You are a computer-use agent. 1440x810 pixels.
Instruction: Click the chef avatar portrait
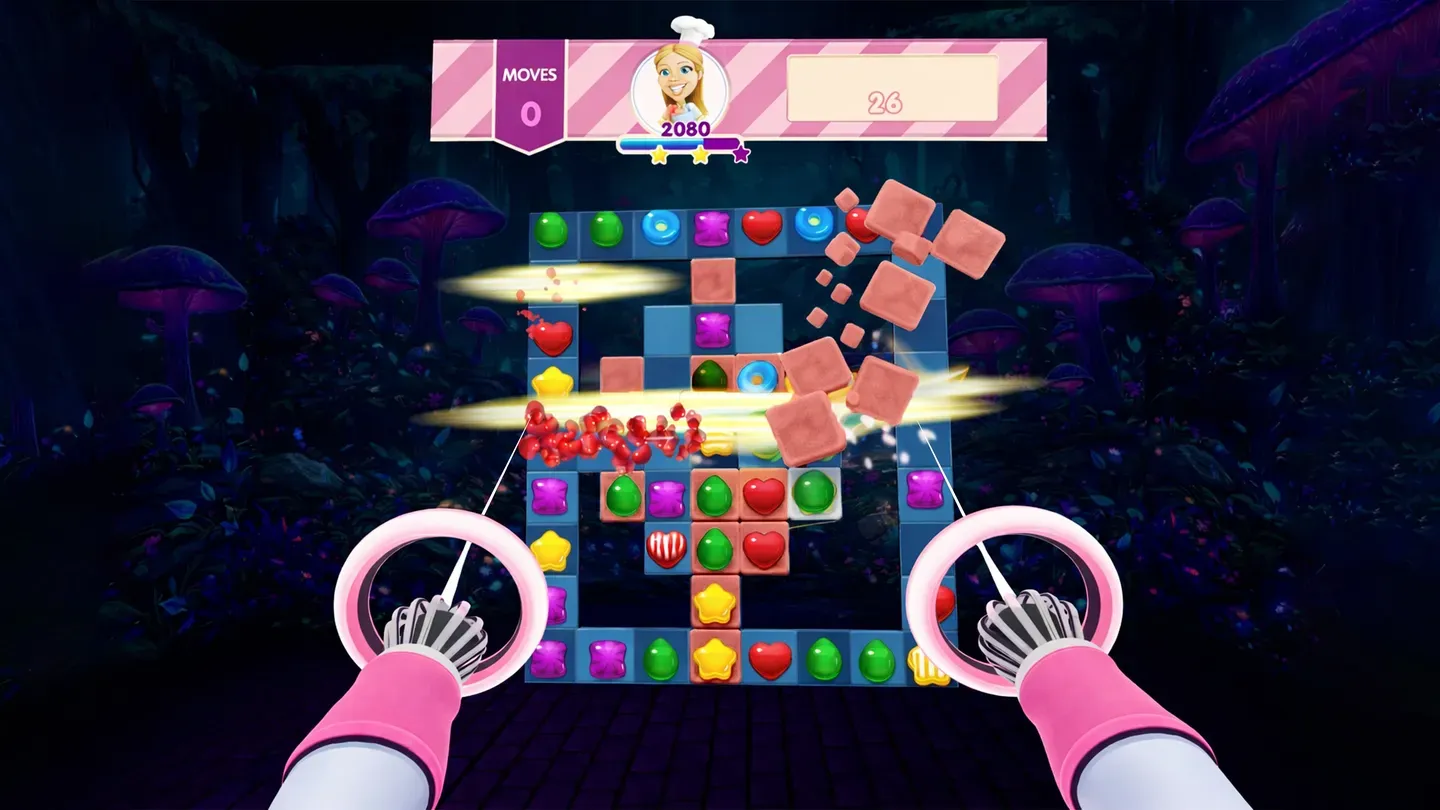(678, 85)
